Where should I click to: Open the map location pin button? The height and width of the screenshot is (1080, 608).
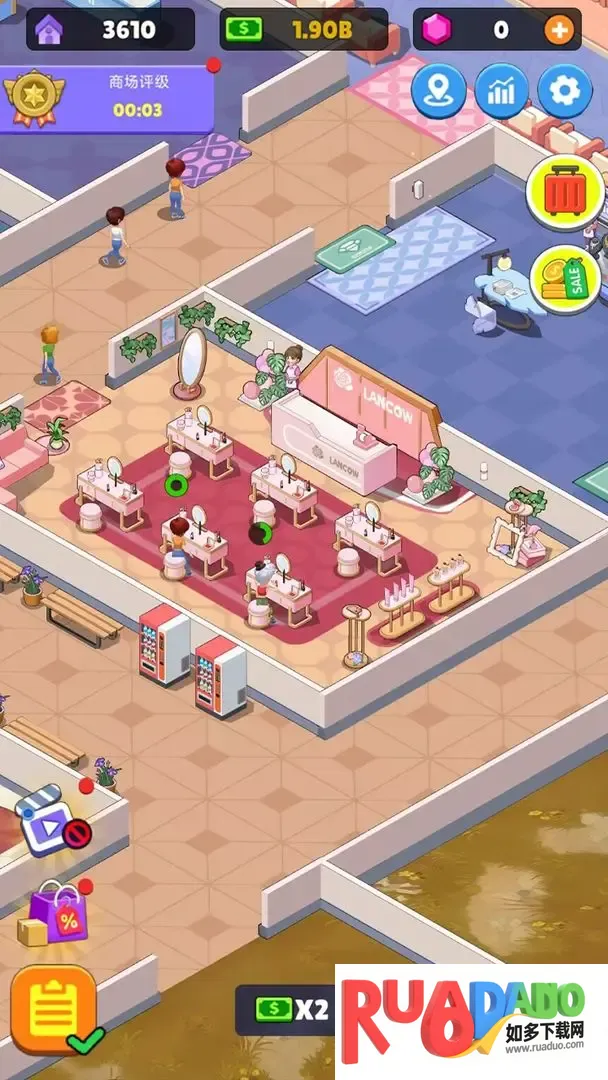point(438,92)
